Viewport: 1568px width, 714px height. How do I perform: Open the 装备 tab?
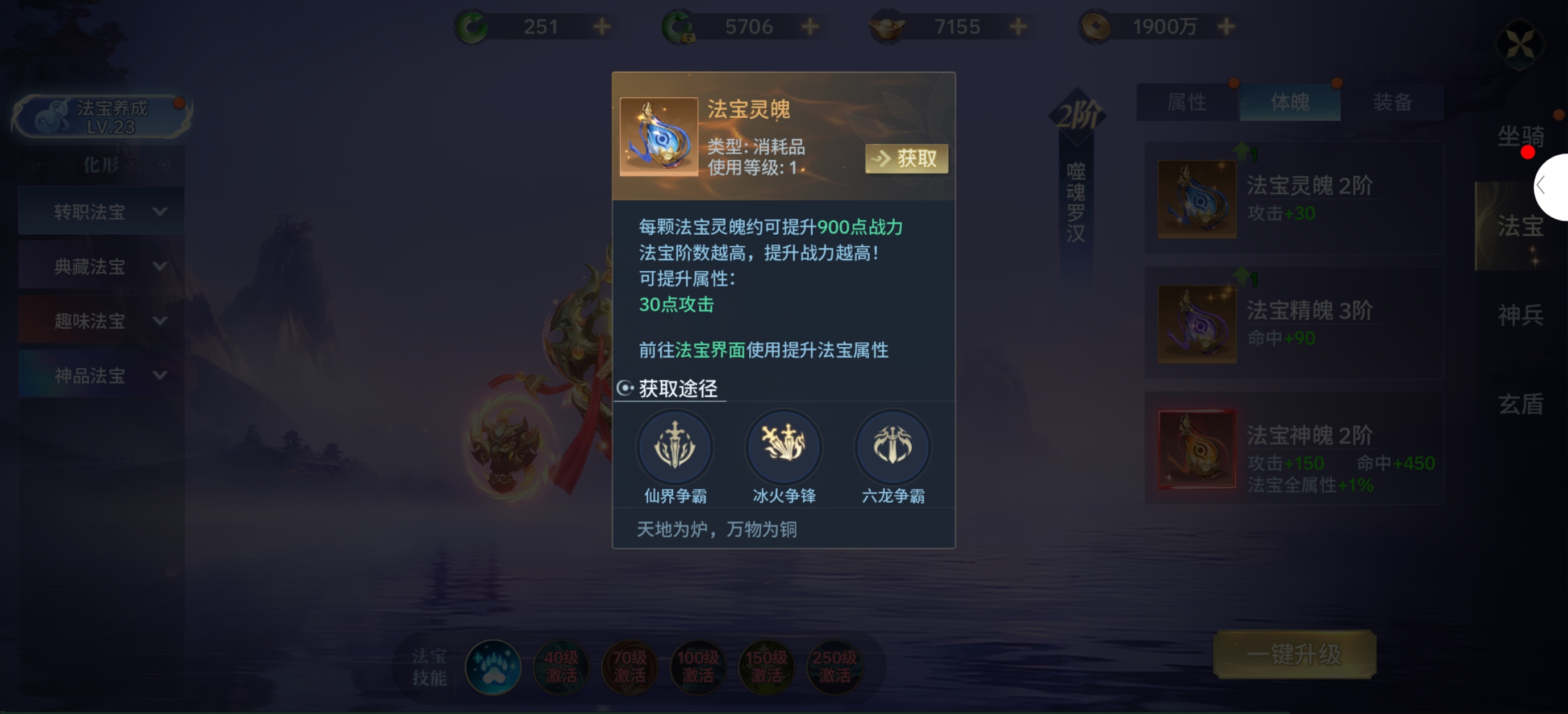pos(1392,102)
